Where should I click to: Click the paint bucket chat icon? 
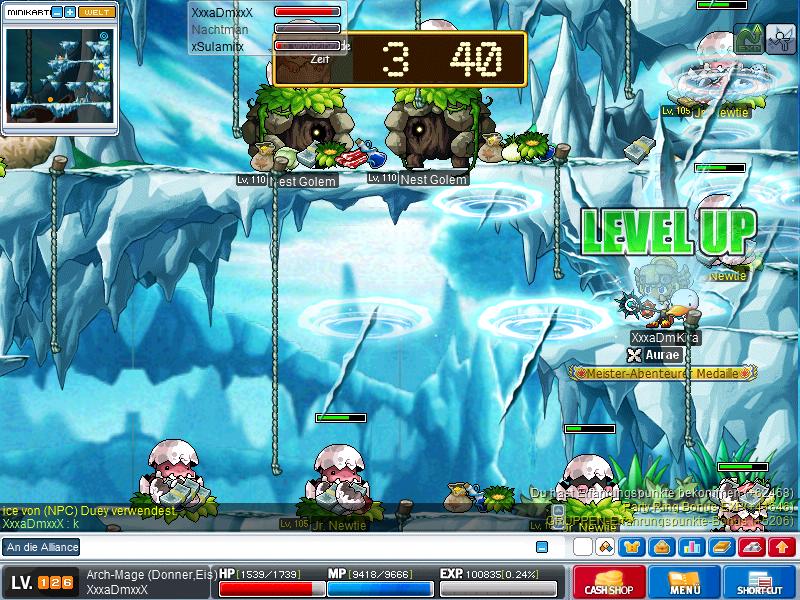[x=604, y=547]
